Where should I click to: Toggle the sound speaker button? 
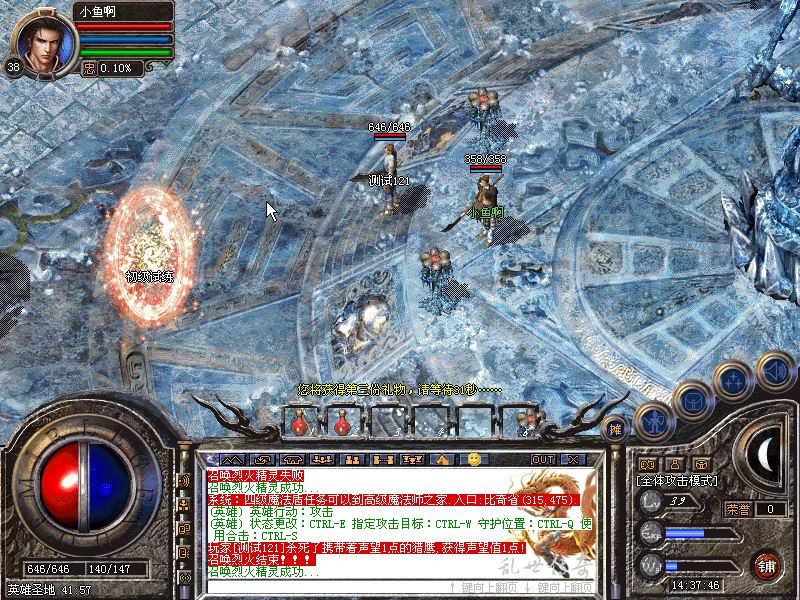pos(775,372)
